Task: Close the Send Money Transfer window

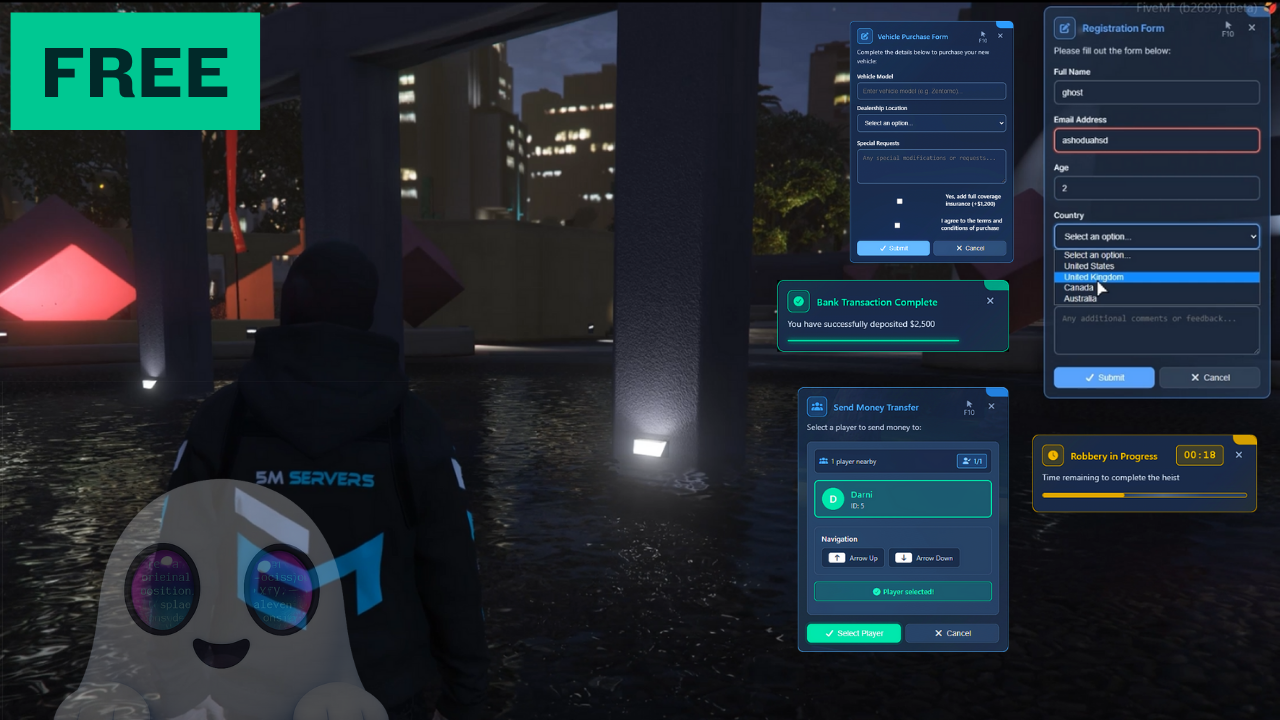Action: click(x=992, y=406)
